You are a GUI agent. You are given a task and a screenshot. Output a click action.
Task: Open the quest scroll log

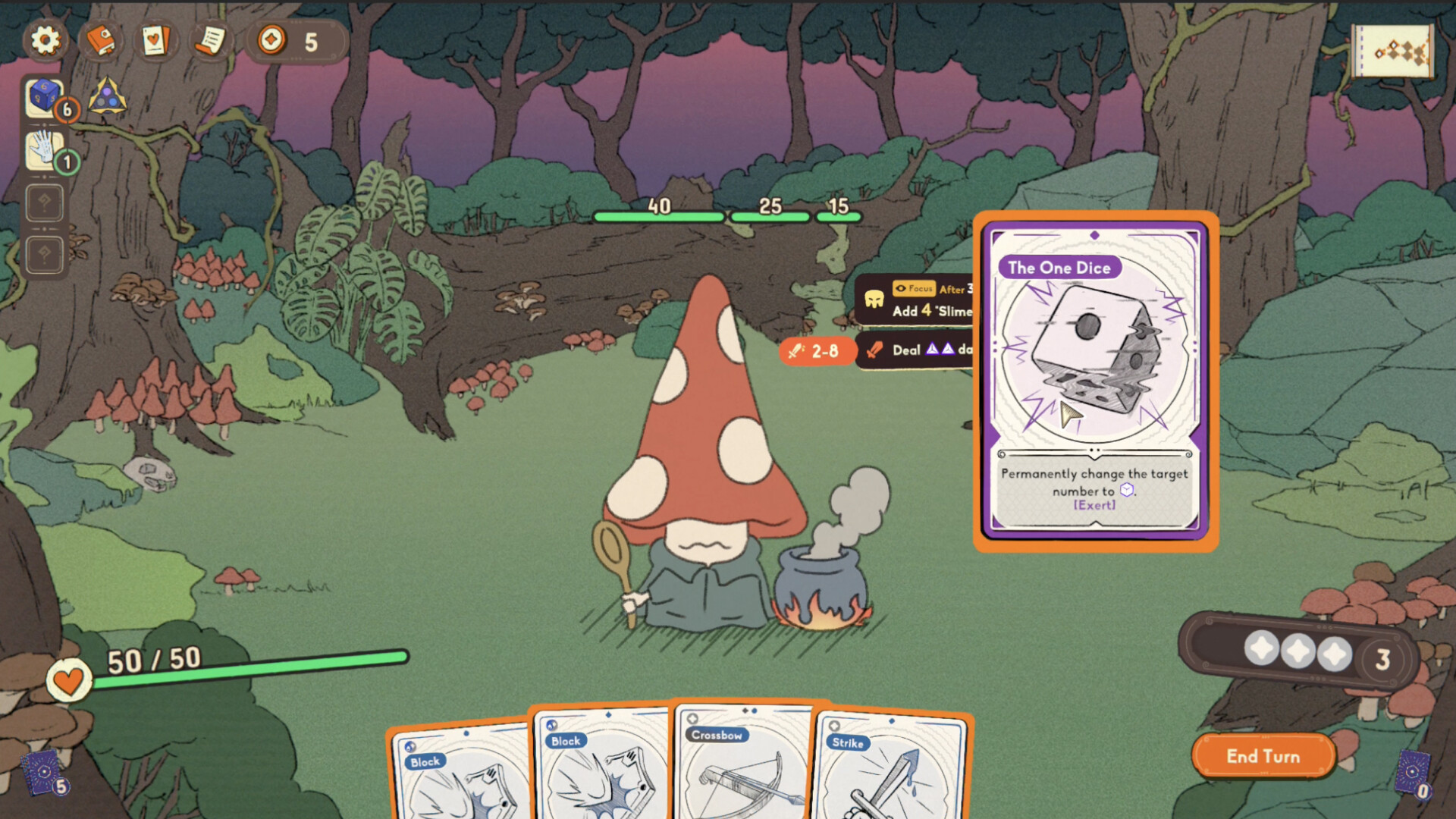(x=210, y=41)
